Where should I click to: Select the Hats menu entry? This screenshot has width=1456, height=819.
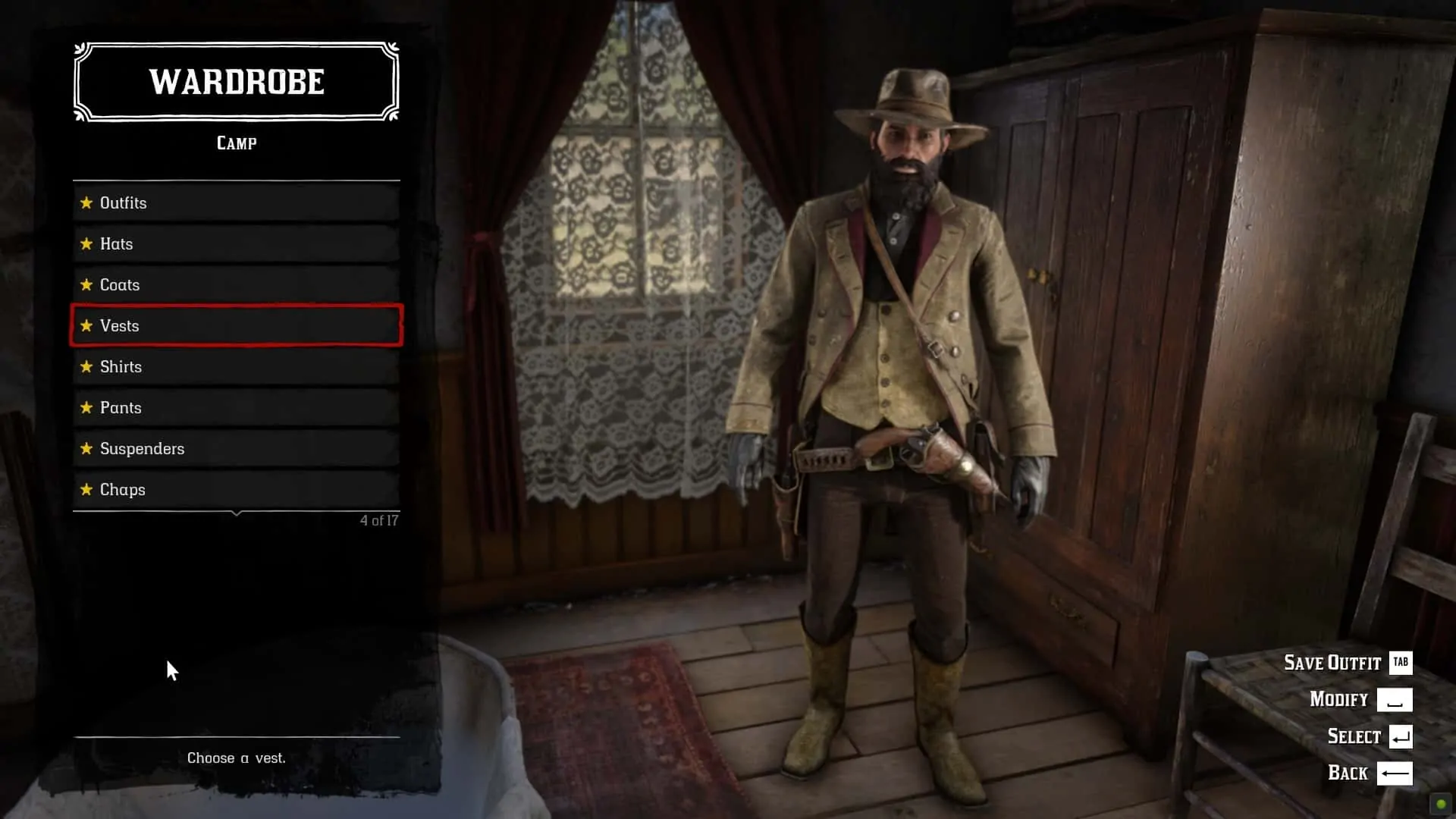236,244
